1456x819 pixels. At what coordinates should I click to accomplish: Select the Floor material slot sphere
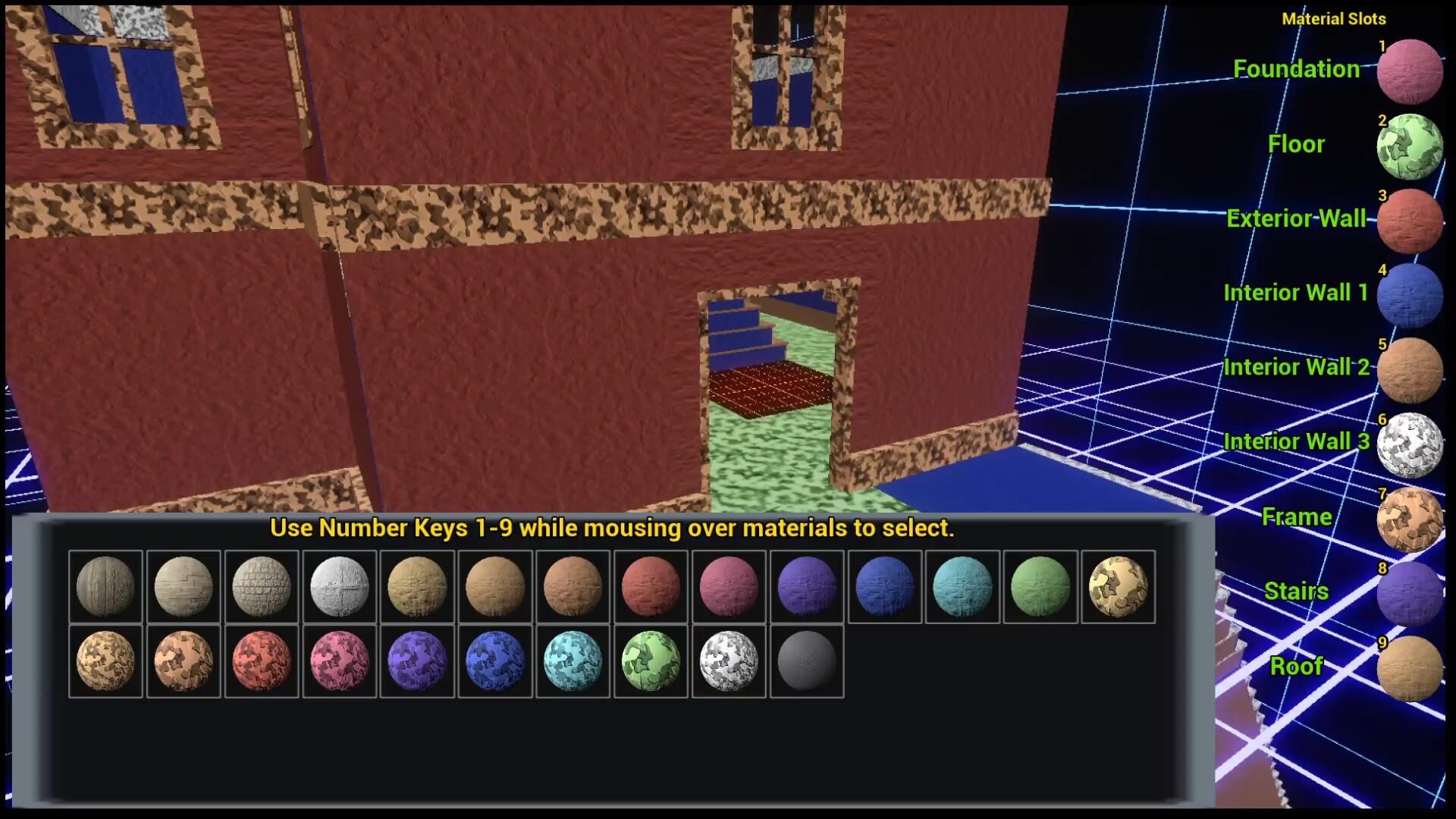pyautogui.click(x=1409, y=147)
